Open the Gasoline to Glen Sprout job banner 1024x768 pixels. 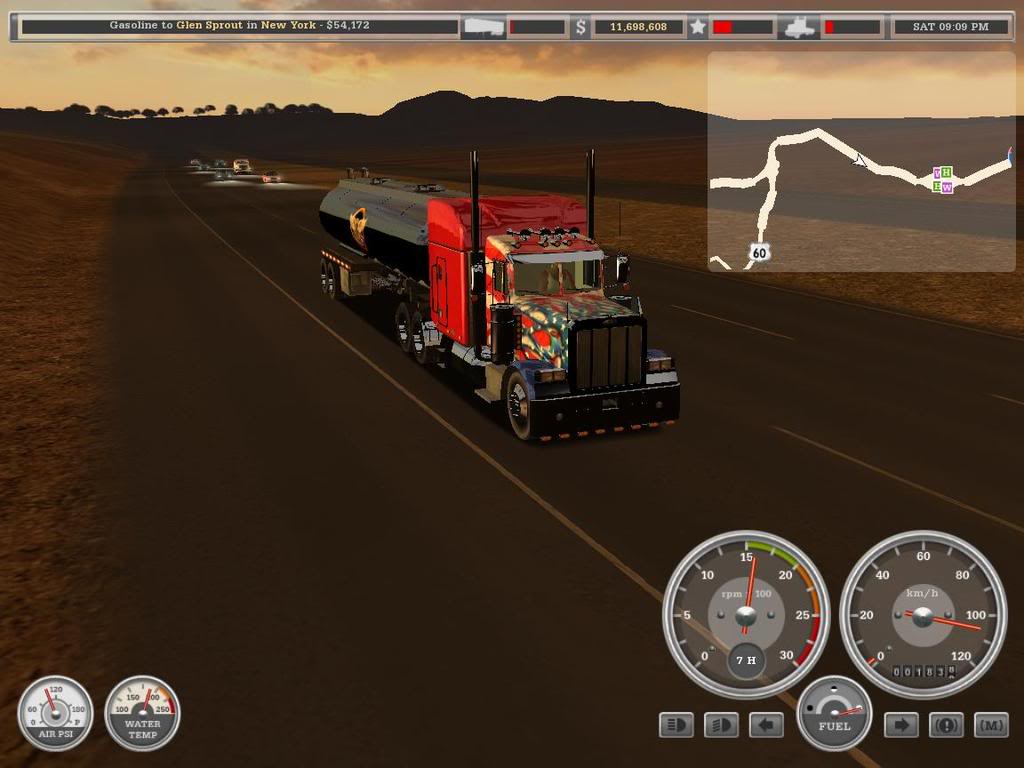pos(239,26)
